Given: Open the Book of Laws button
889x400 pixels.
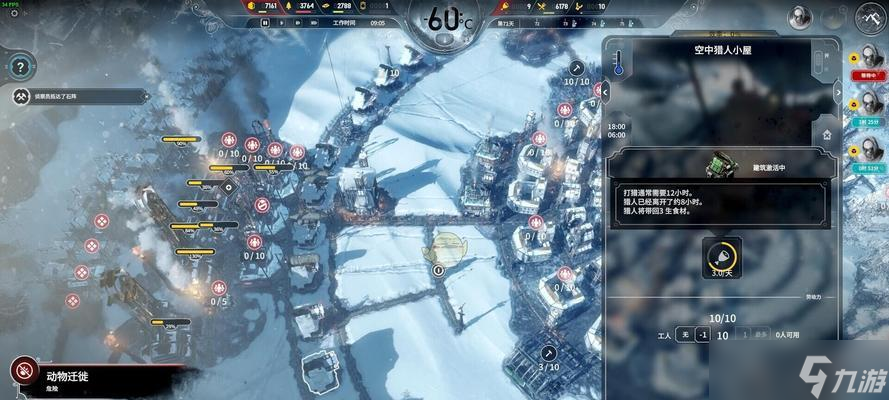Looking at the screenshot, I should (x=870, y=17).
